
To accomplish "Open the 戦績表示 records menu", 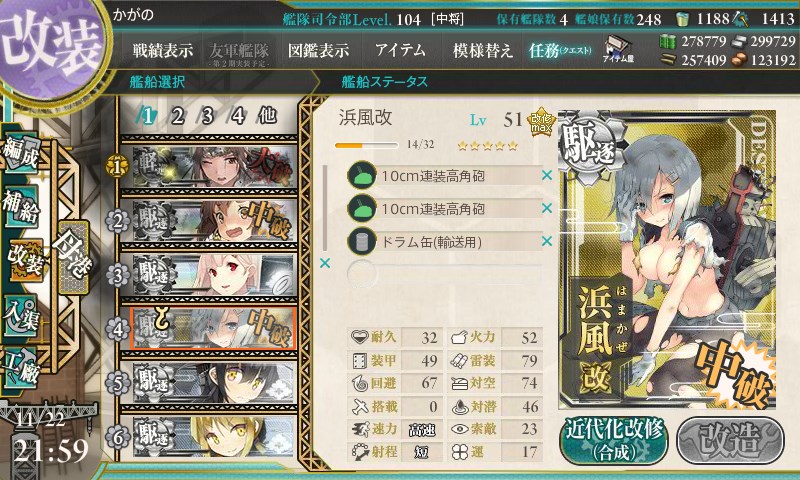I will pos(163,50).
